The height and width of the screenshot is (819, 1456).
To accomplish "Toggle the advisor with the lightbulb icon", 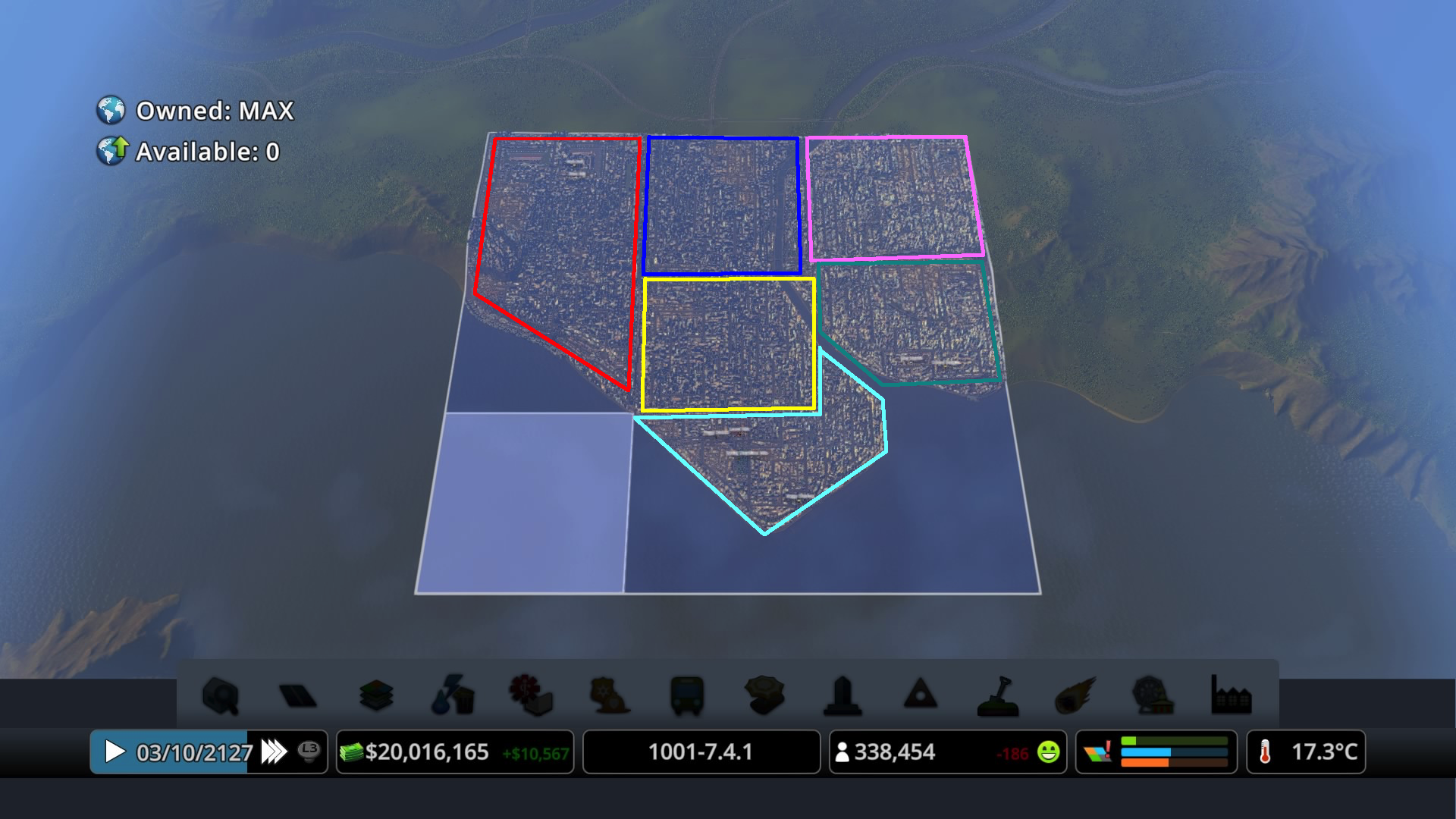I will point(308,752).
